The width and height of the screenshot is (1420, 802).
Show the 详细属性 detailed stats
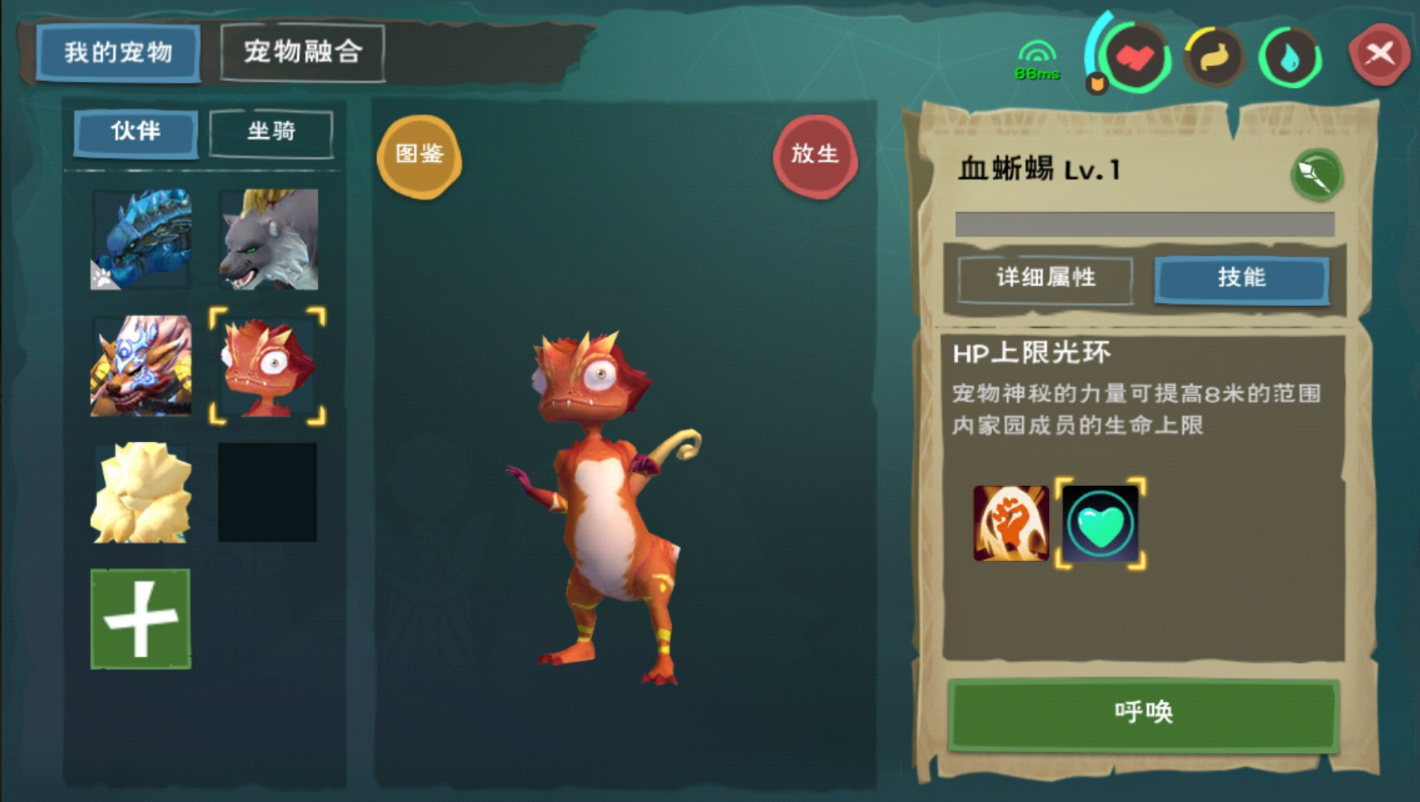coord(1045,279)
